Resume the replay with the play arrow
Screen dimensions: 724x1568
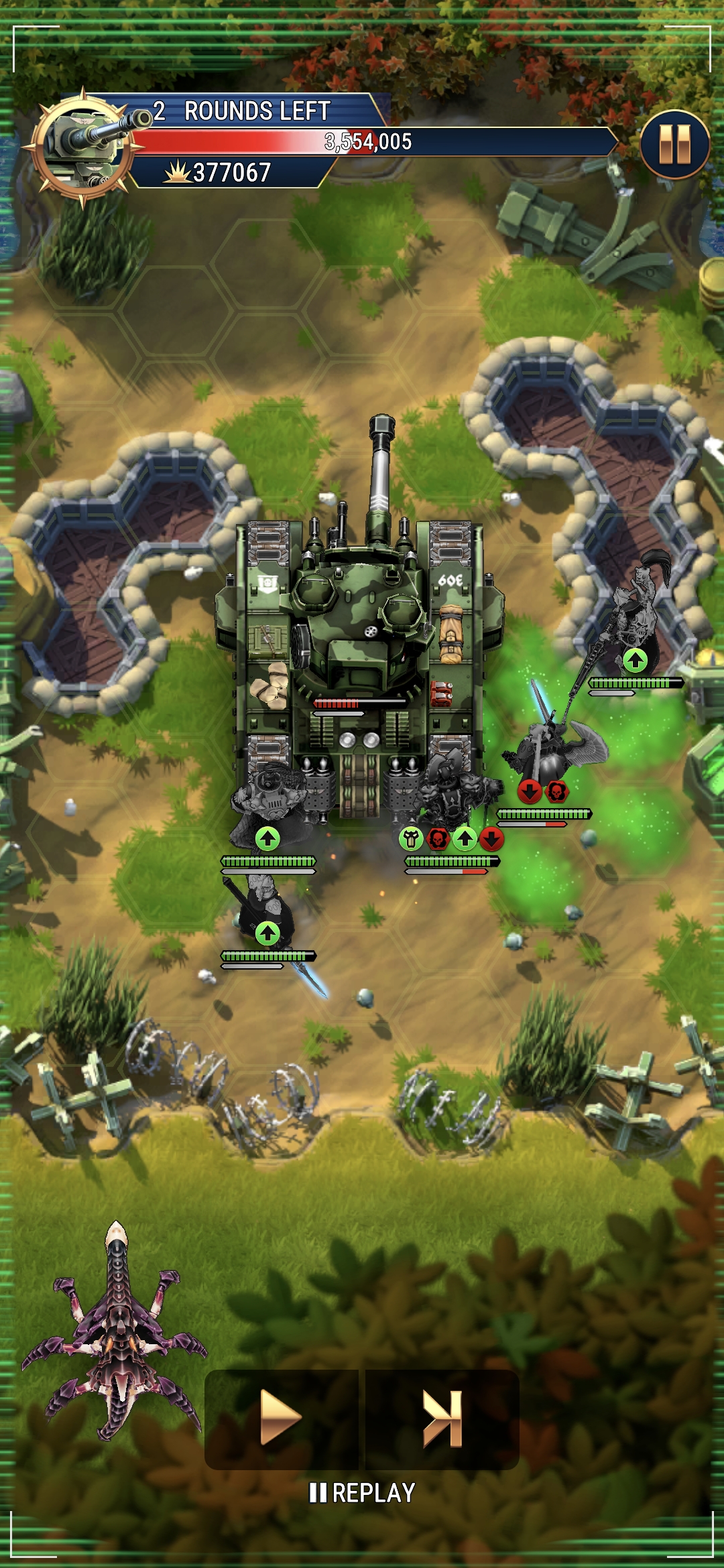[x=281, y=1418]
